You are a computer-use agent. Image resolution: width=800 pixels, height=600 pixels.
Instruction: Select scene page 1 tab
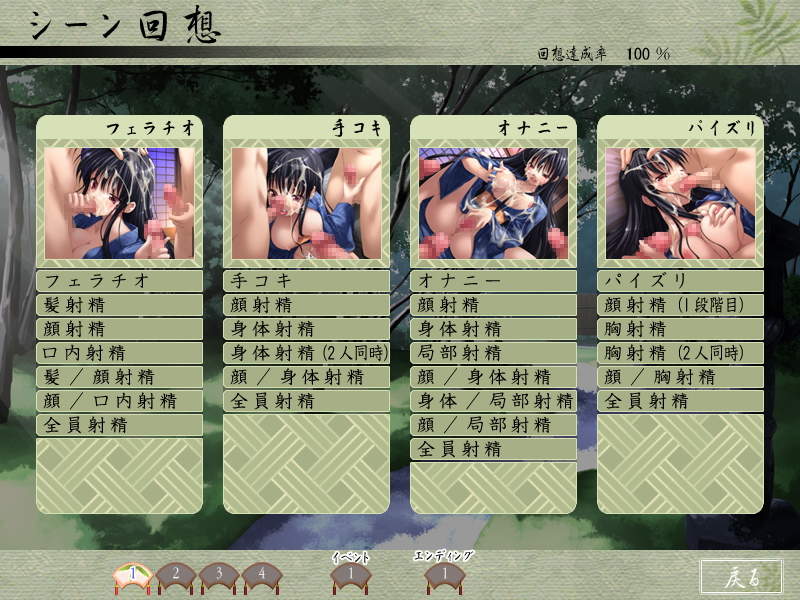(x=131, y=574)
